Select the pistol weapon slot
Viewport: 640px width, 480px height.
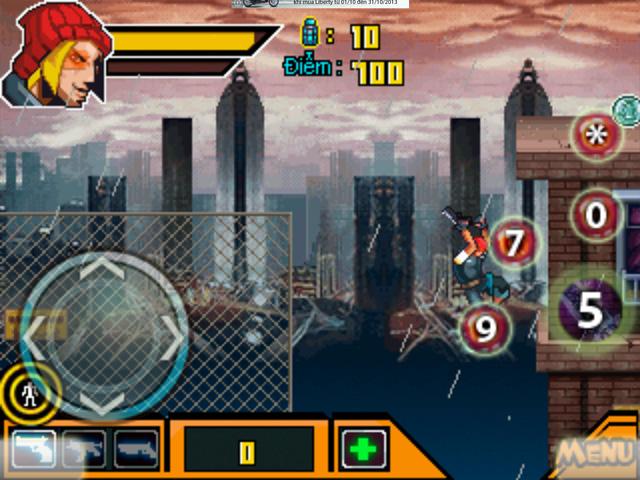[33, 449]
